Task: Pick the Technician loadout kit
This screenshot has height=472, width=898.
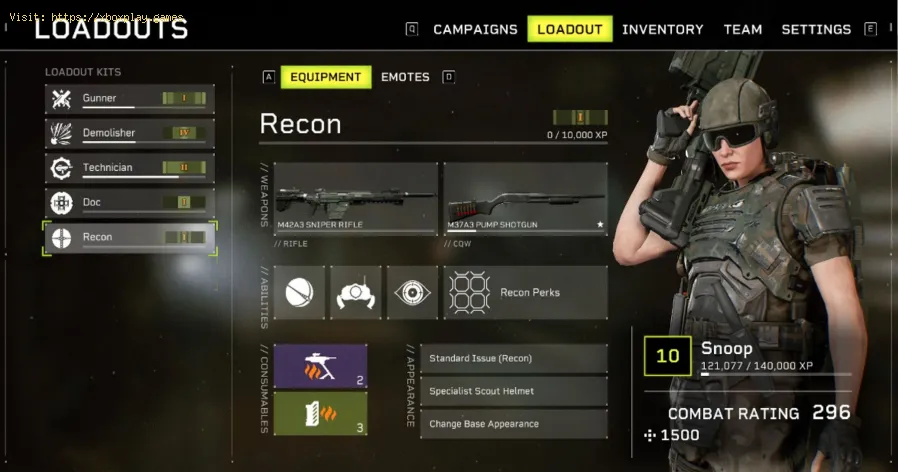Action: tap(130, 168)
